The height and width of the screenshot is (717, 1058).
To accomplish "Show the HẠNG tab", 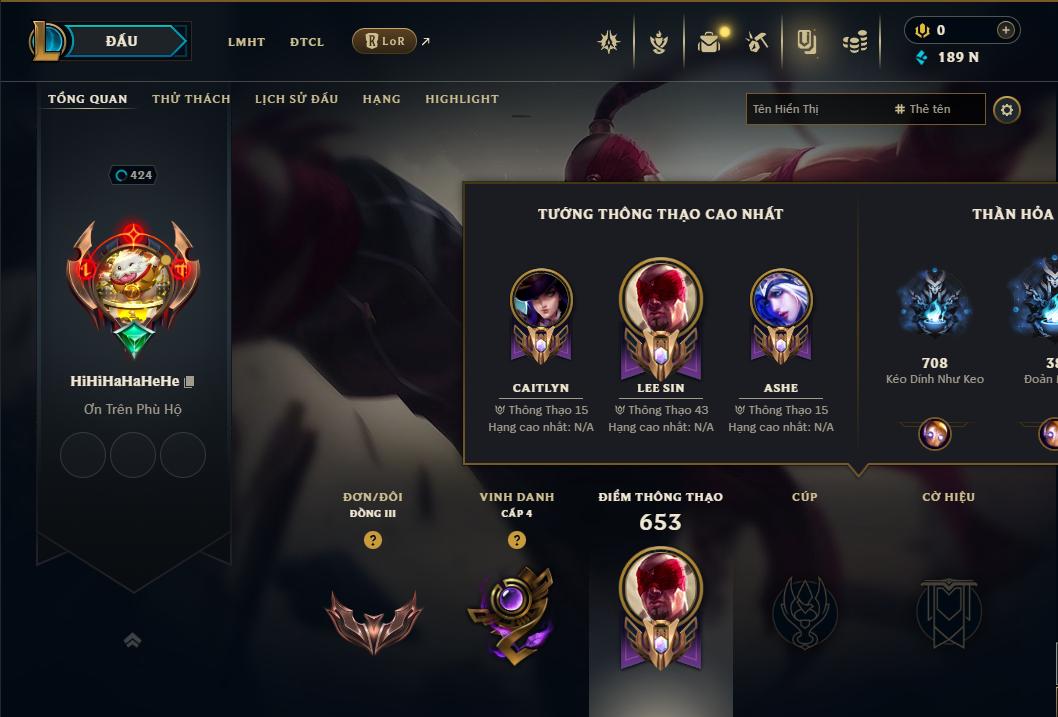I will pyautogui.click(x=381, y=99).
